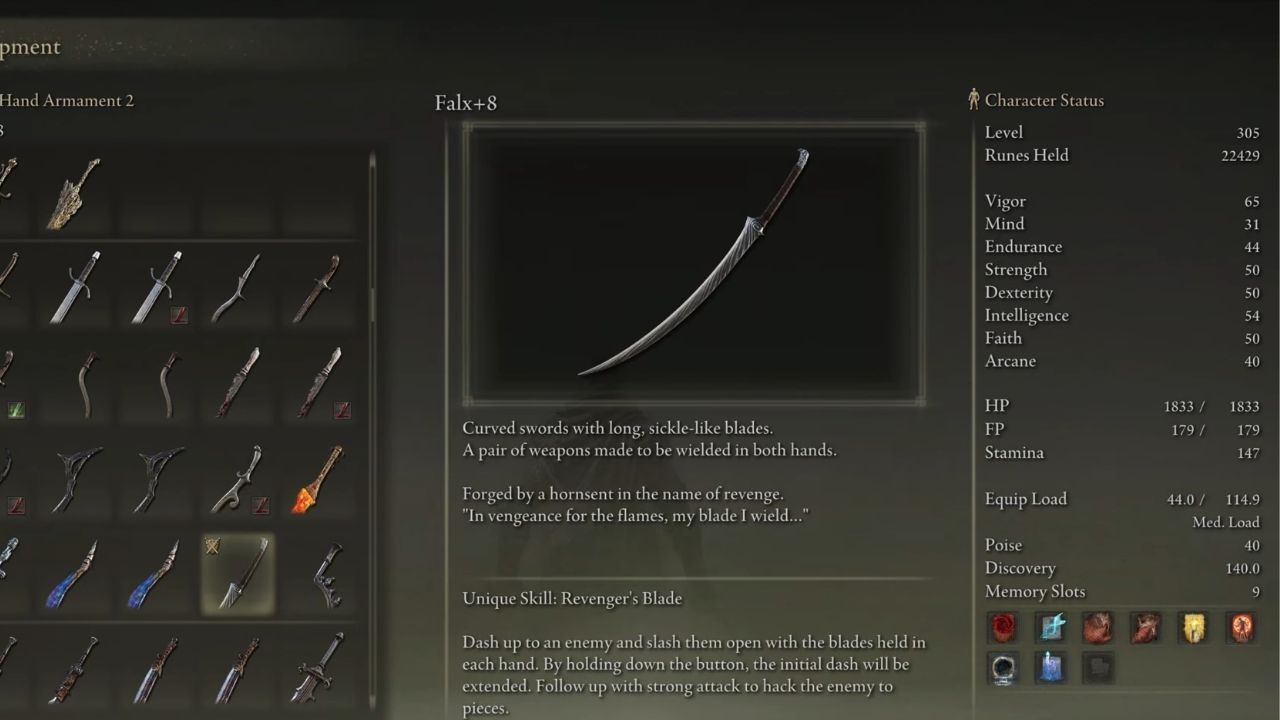
Task: Select the blue crystal spell icon
Action: tap(1051, 667)
